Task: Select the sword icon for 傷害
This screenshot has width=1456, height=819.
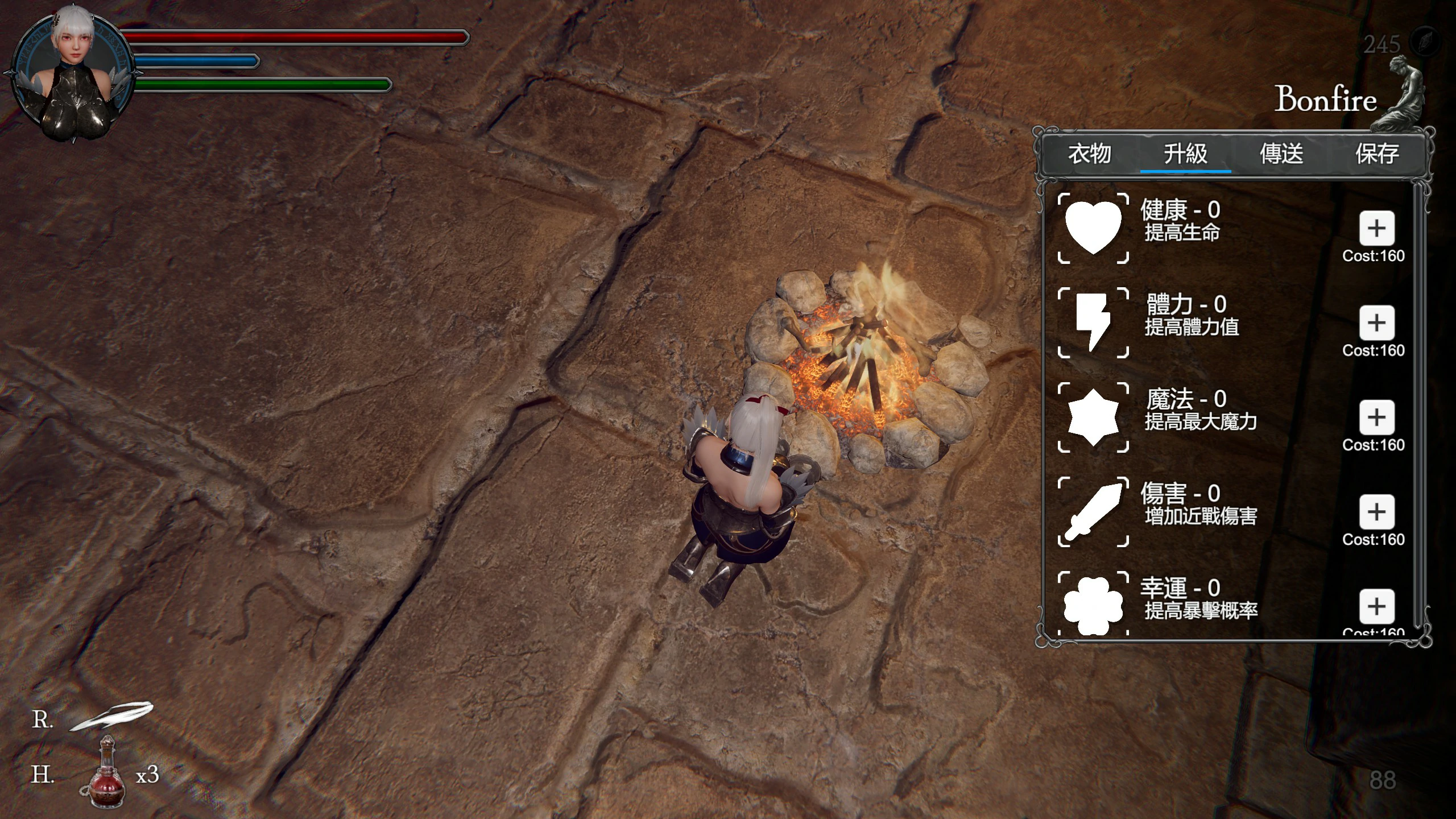Action: coord(1093,511)
